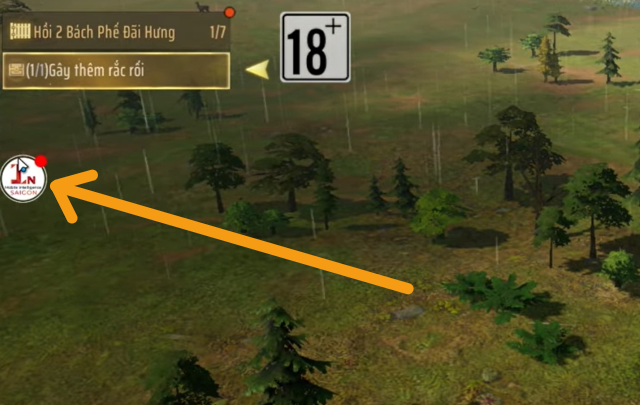Open the chapter "Hồi 2 Bách Phế Đãi Hưng" panel
Image resolution: width=640 pixels, height=405 pixels.
[116, 32]
